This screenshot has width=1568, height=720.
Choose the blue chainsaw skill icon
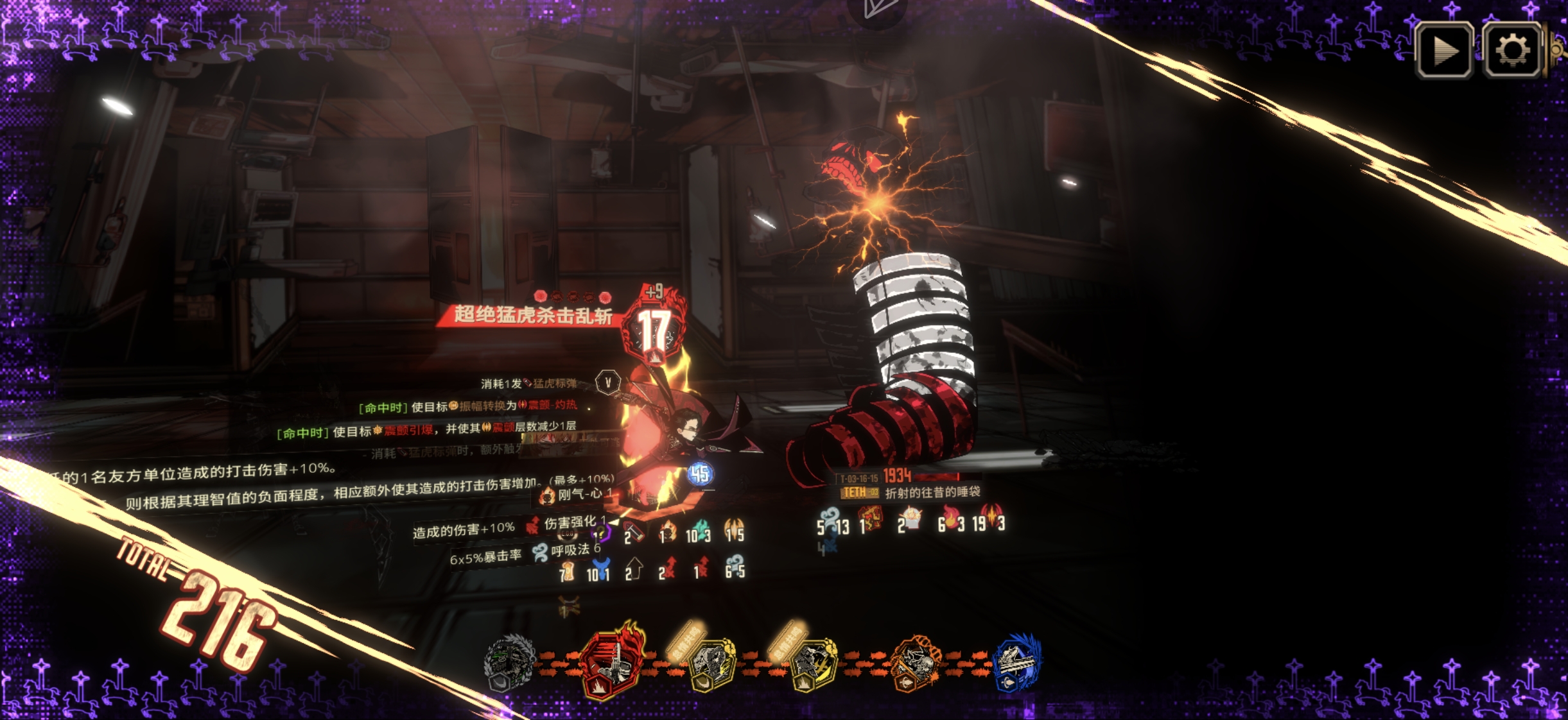[1016, 662]
